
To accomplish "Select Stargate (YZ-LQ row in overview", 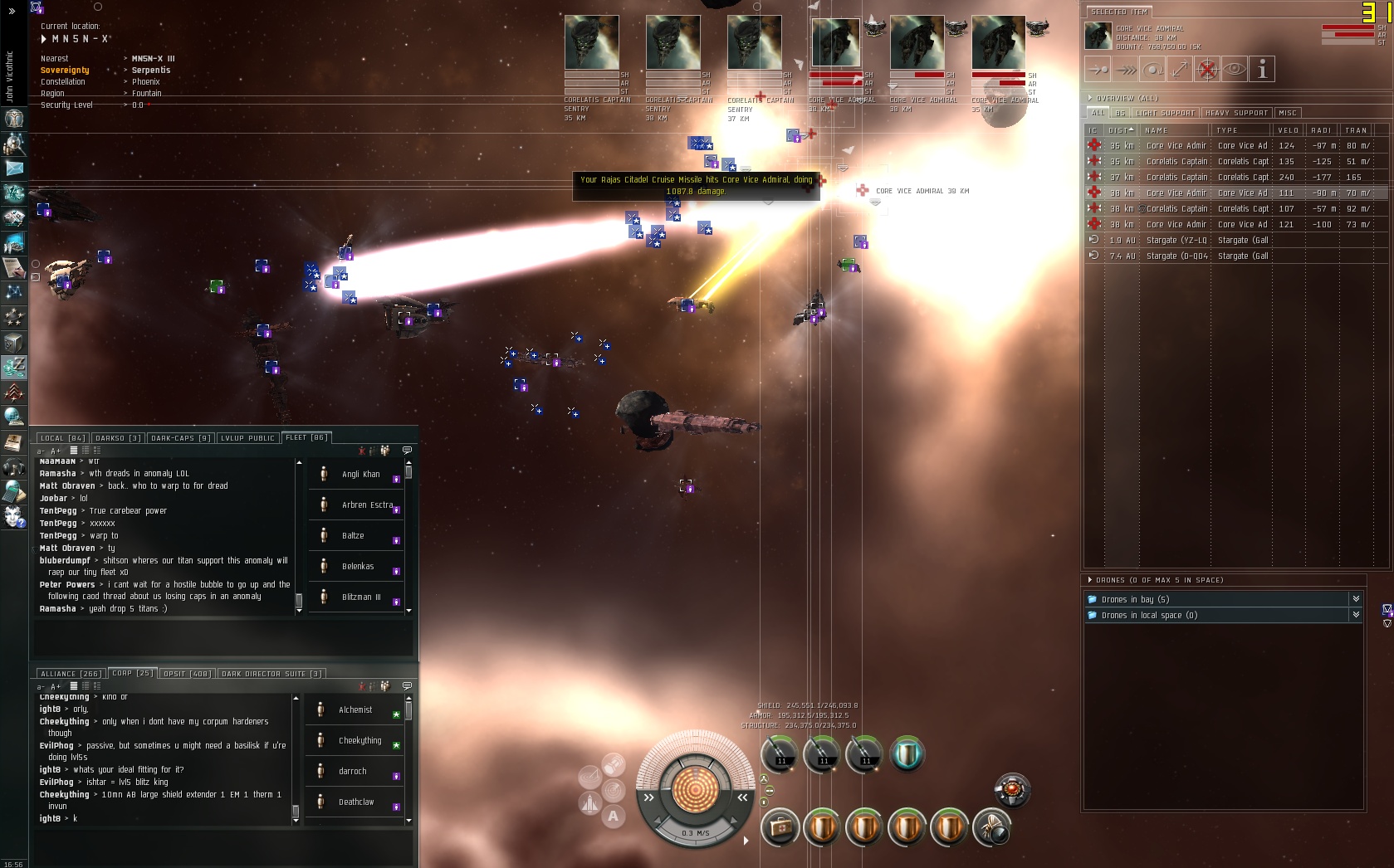I will (x=1176, y=241).
